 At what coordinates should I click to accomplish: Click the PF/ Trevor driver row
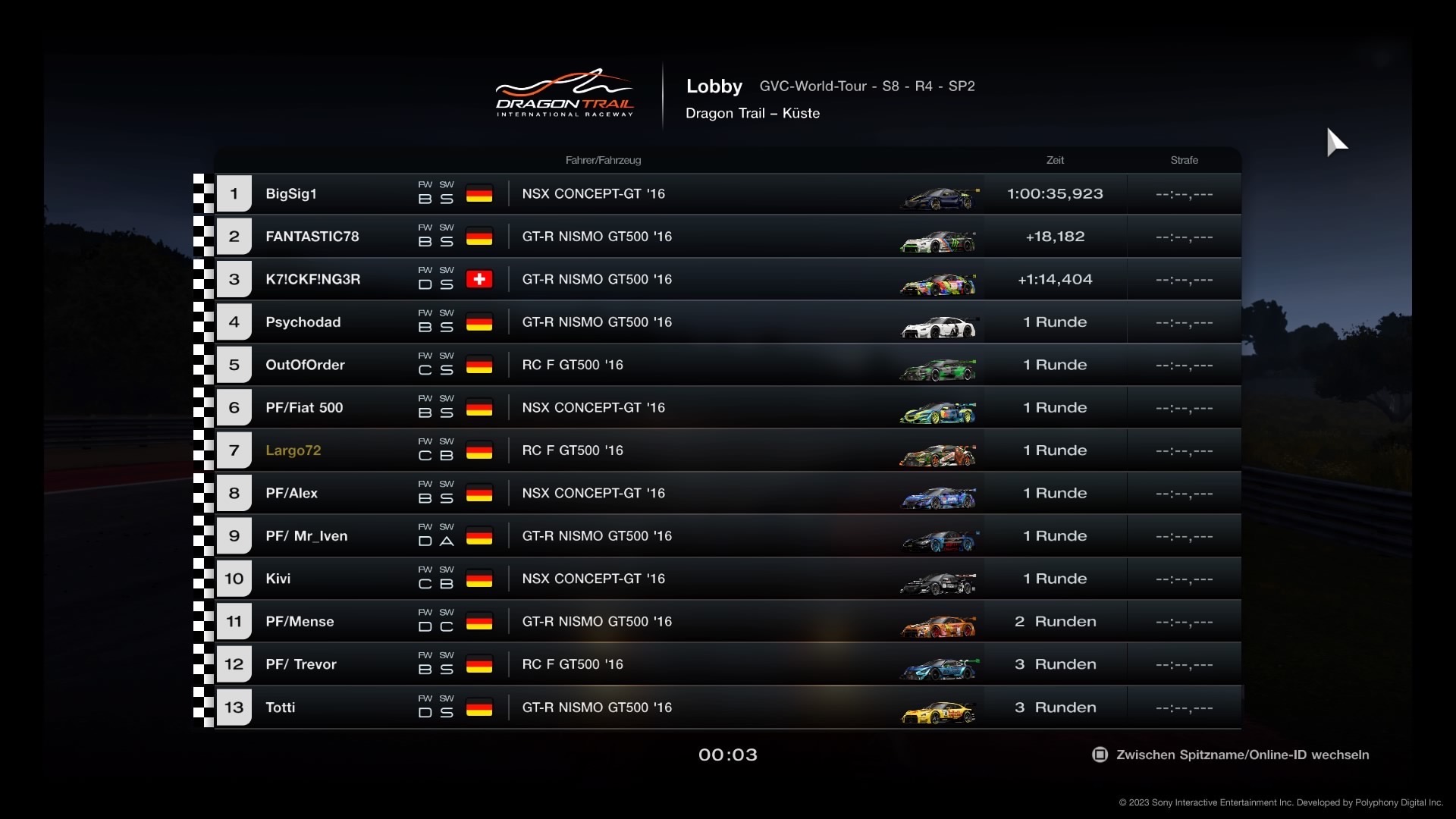coord(728,664)
